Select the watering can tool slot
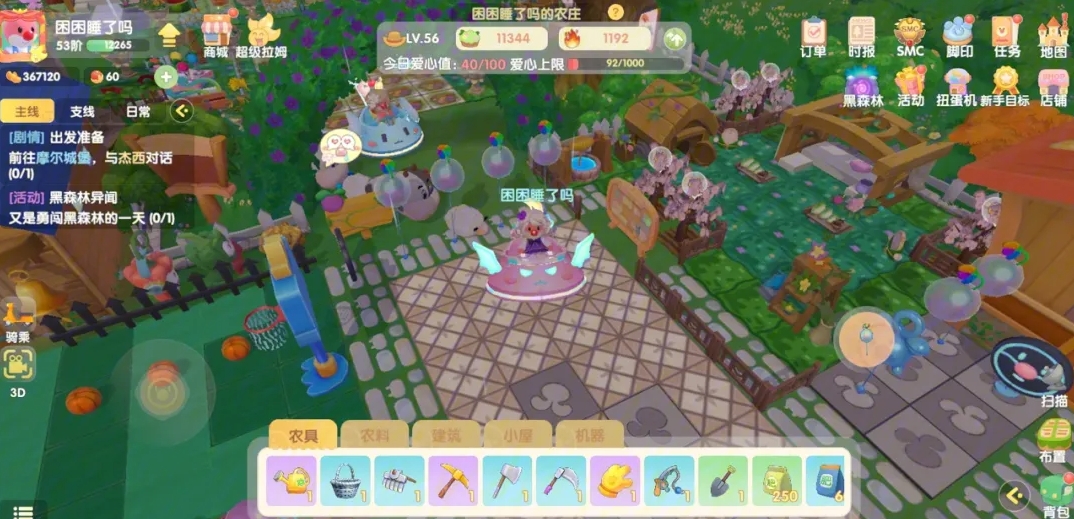This screenshot has width=1074, height=519. (292, 481)
